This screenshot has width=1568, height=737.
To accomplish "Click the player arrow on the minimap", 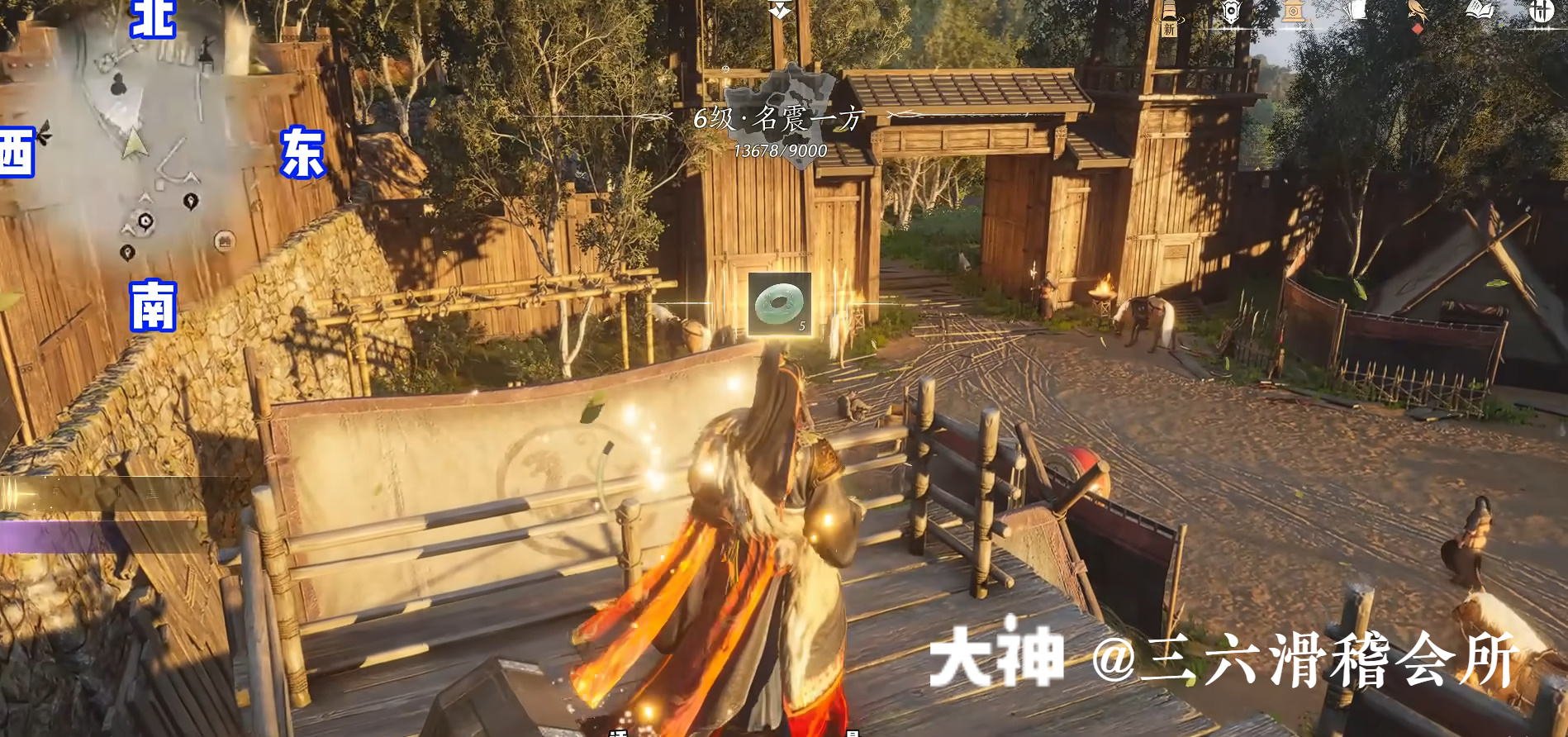I will coord(133,144).
